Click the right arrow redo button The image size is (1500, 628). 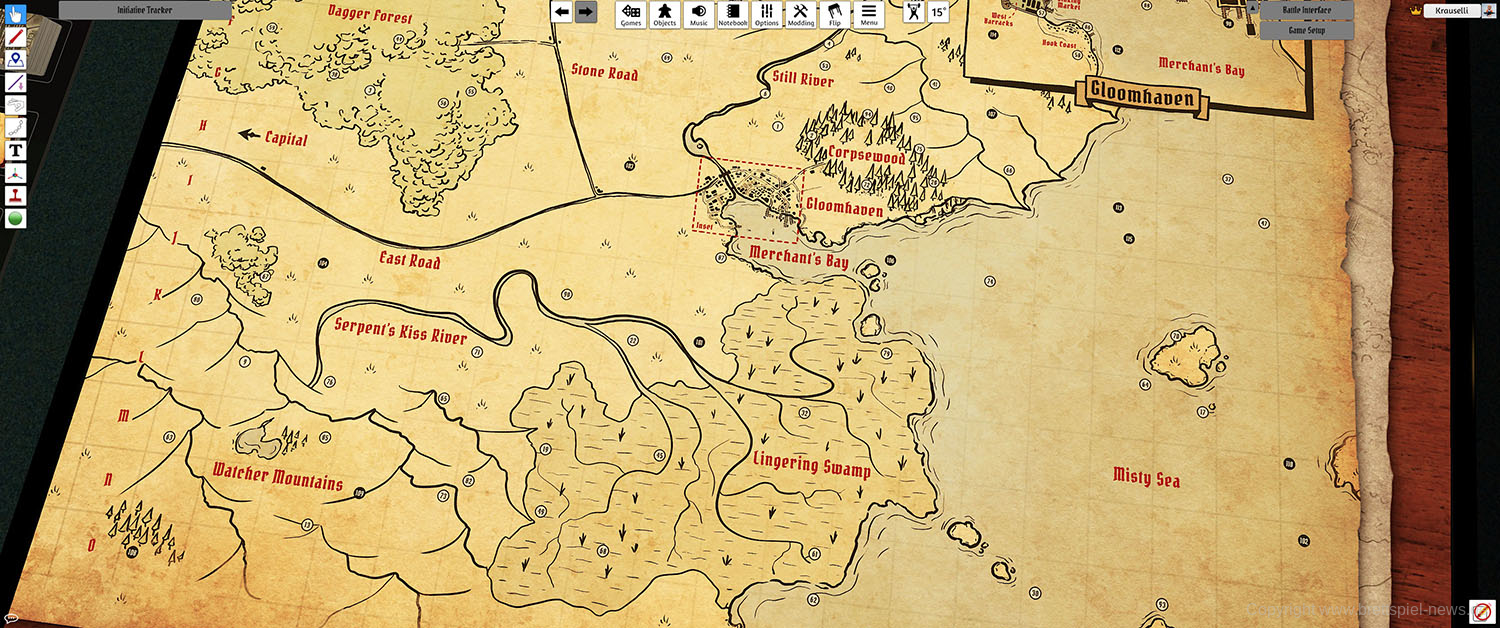pos(586,12)
